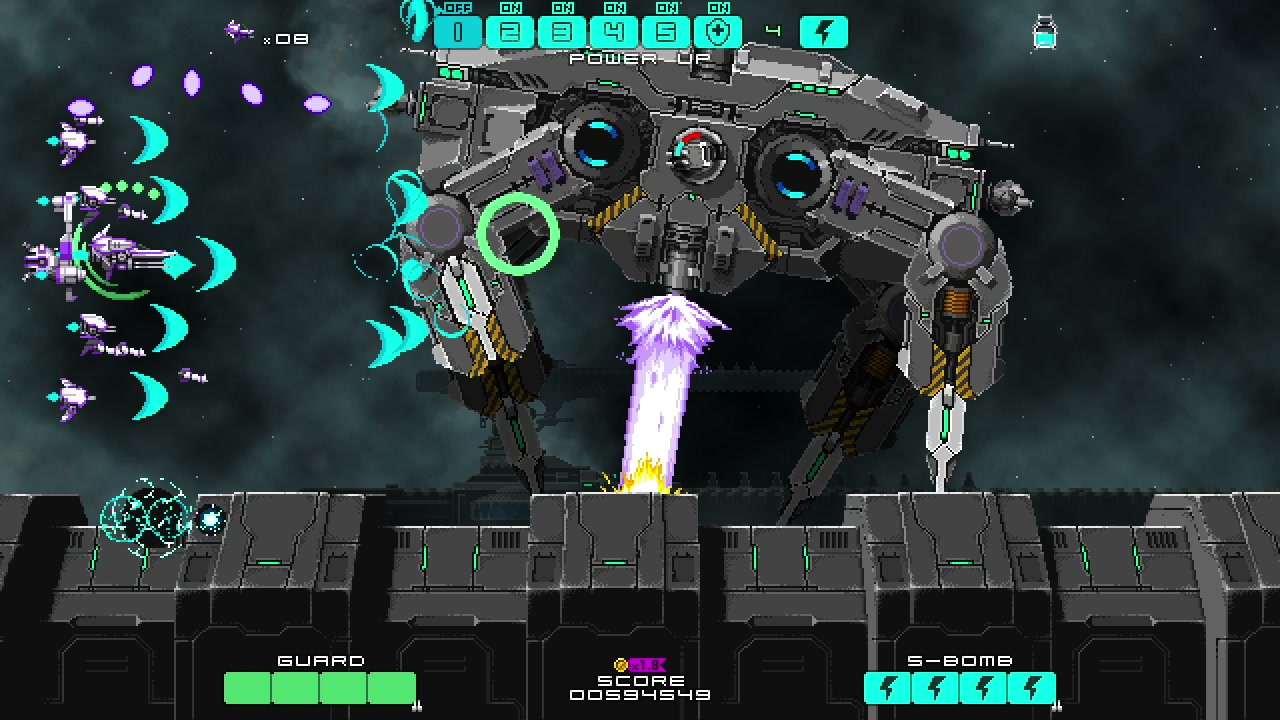The image size is (1280, 720).
Task: Switch to power-up slot 4
Action: (614, 31)
